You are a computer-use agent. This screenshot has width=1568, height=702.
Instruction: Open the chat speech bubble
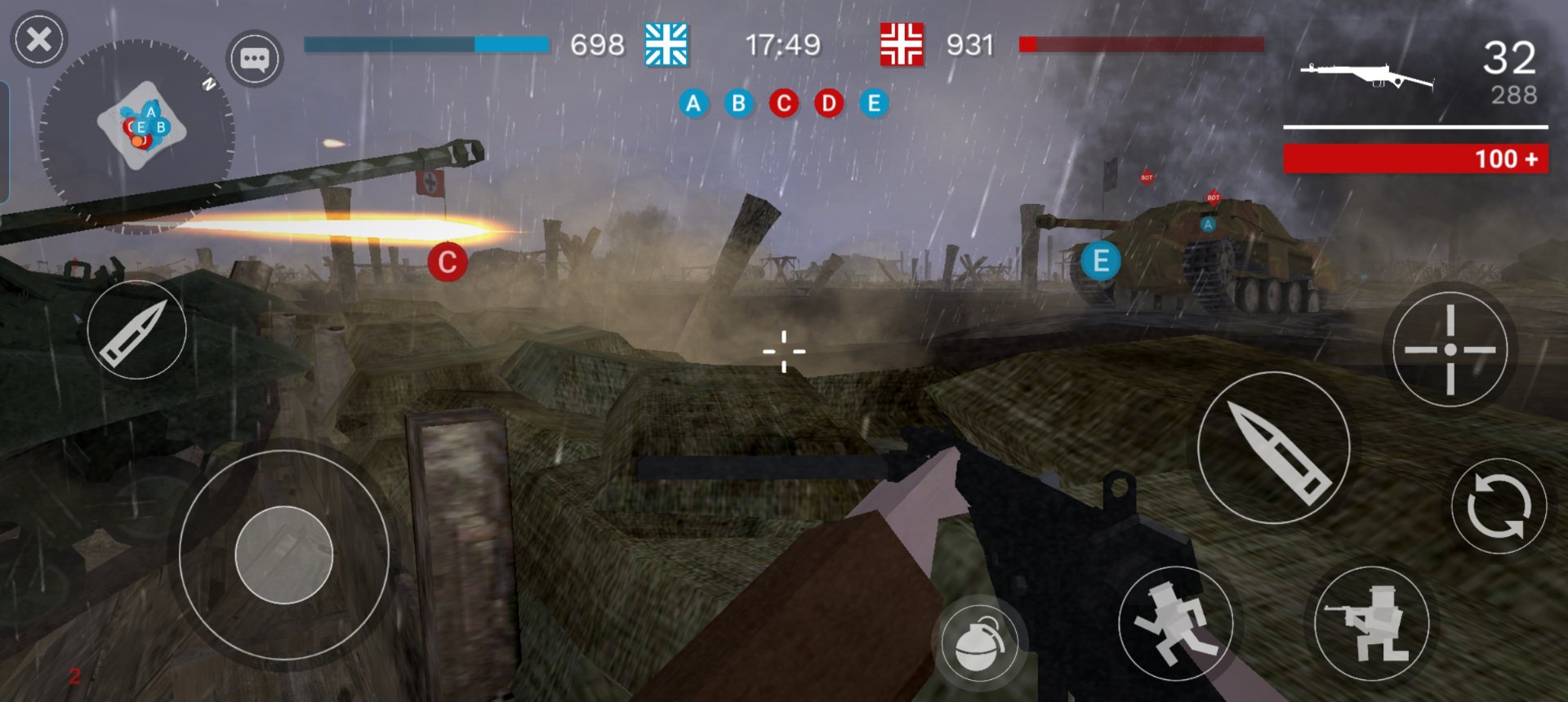[x=254, y=59]
